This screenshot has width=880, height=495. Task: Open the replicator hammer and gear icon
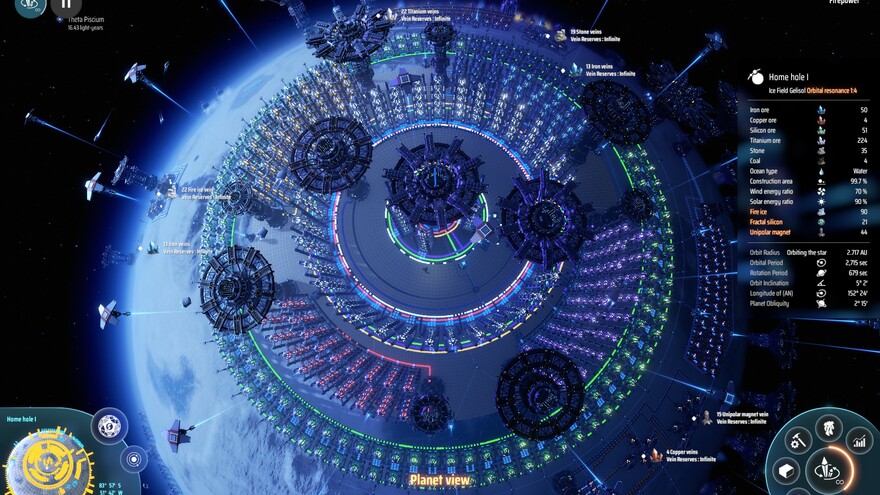coord(797,439)
